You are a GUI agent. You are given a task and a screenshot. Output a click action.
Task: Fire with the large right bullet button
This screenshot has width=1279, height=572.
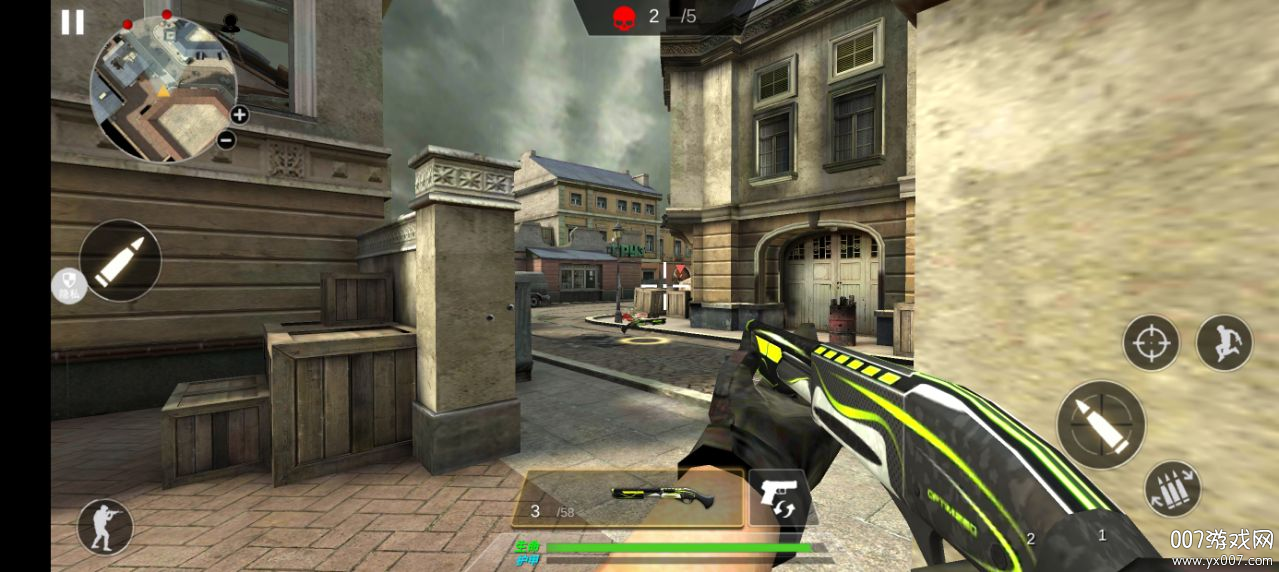1101,424
